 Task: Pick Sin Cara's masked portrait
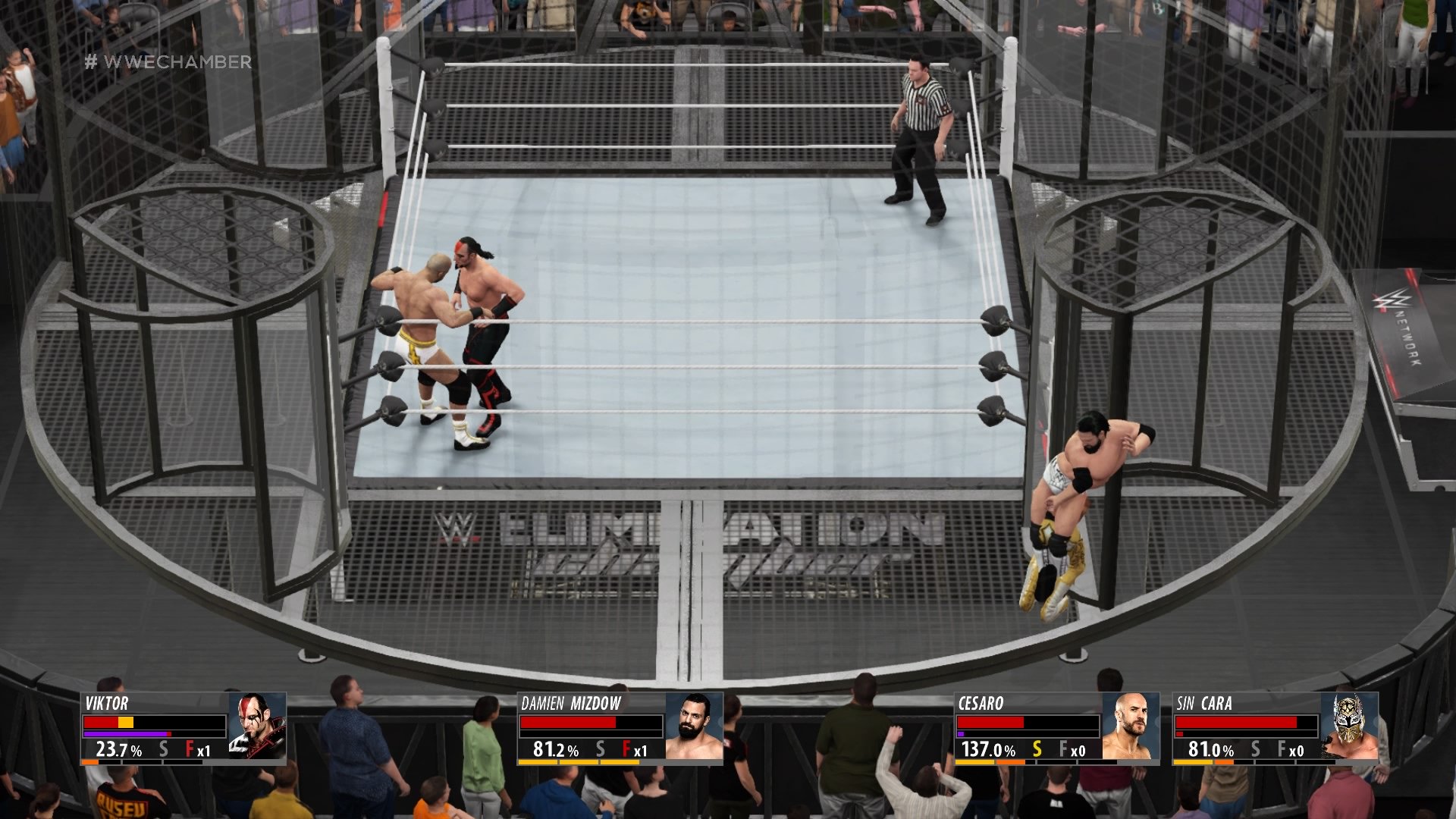[1349, 726]
